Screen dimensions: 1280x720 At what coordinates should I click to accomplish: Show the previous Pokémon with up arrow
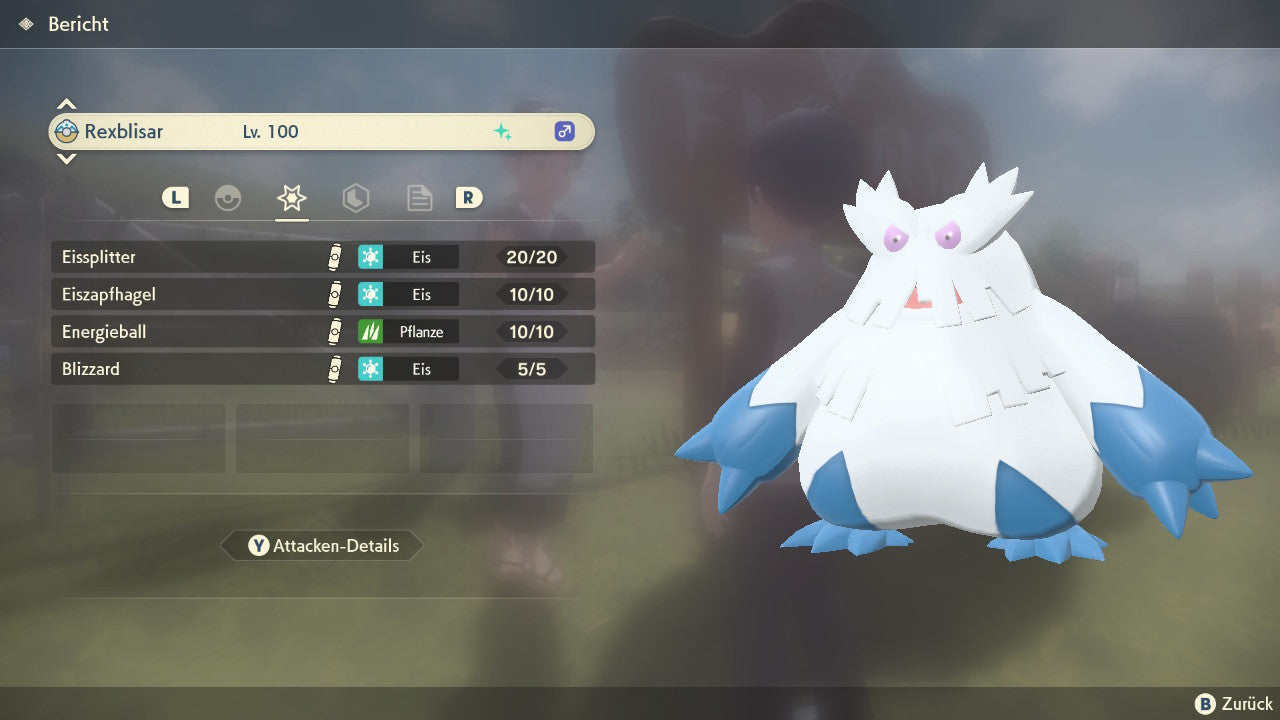point(66,104)
